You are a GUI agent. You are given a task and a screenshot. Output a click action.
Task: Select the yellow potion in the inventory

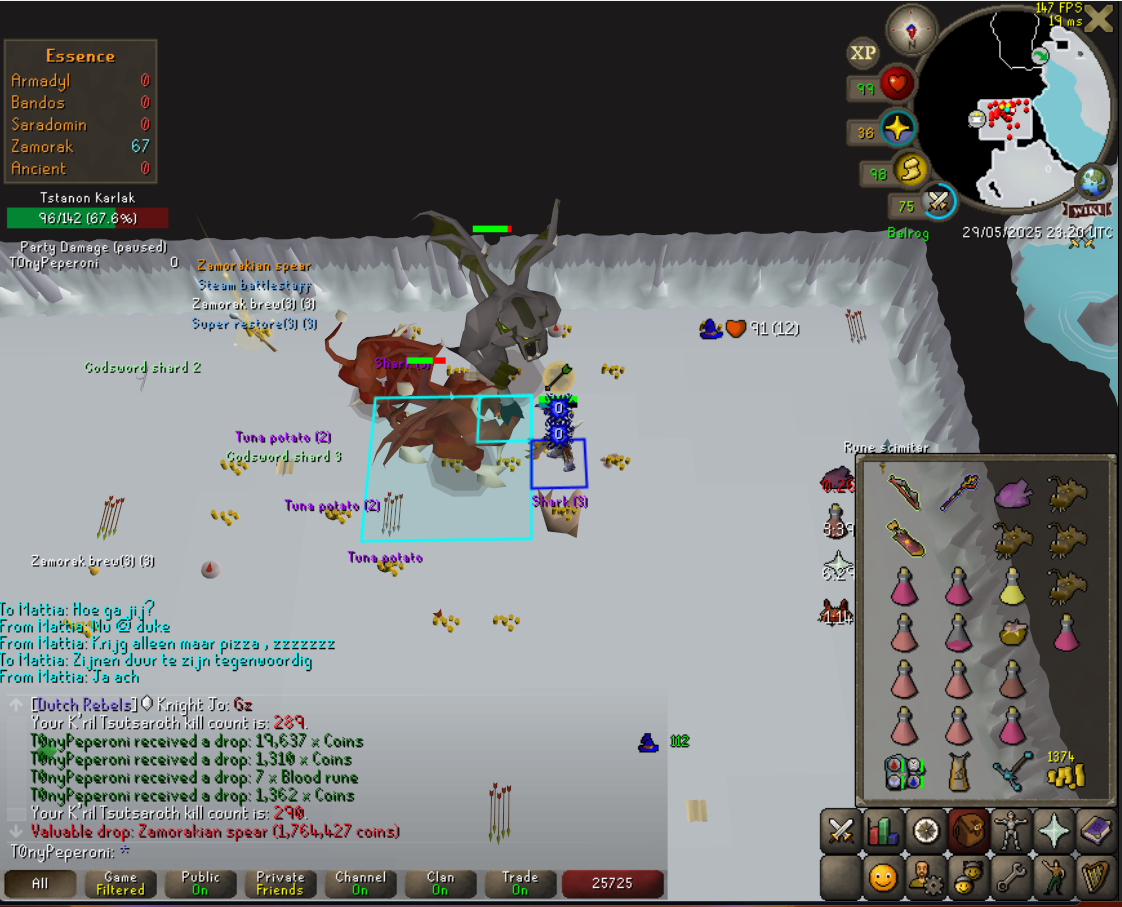tap(1012, 586)
